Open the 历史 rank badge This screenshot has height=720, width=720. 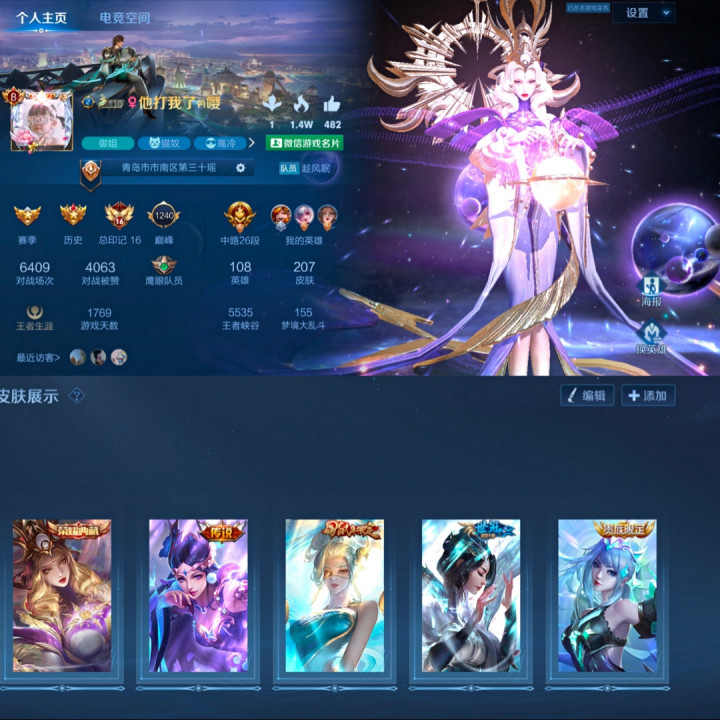(73, 216)
